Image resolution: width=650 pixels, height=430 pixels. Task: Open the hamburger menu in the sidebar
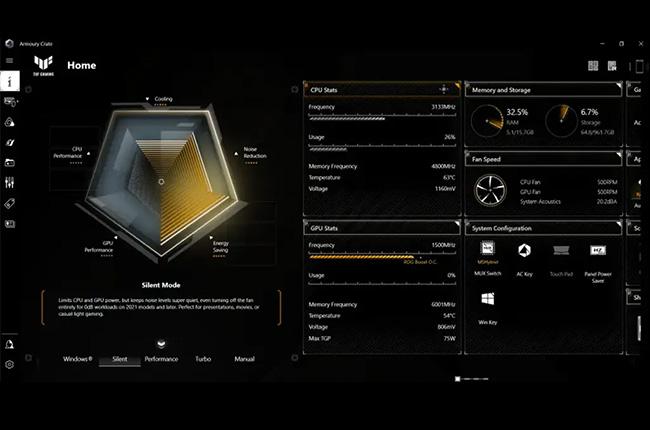[9, 61]
